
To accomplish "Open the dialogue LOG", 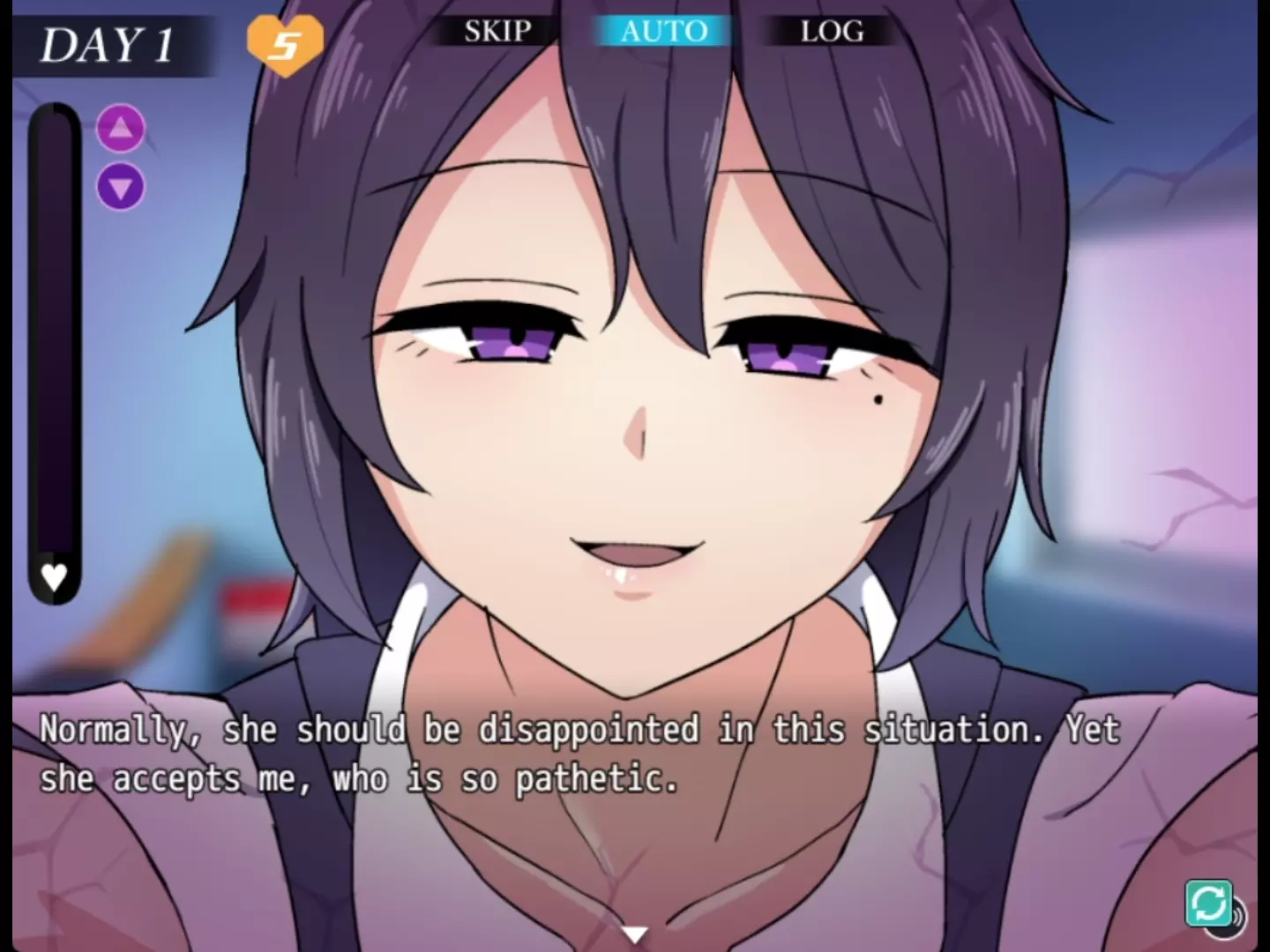I will [x=831, y=31].
